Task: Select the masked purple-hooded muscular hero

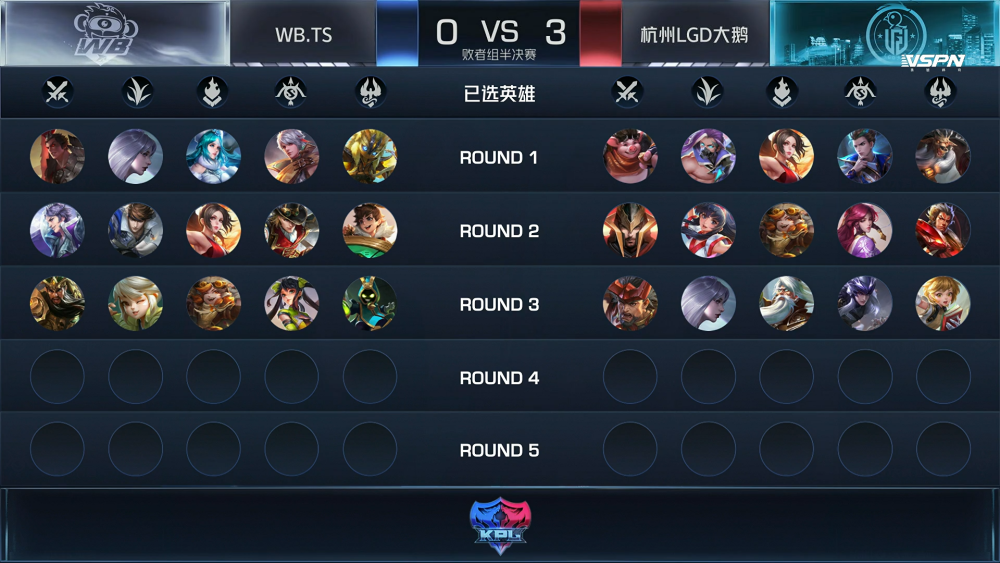Action: click(x=708, y=157)
